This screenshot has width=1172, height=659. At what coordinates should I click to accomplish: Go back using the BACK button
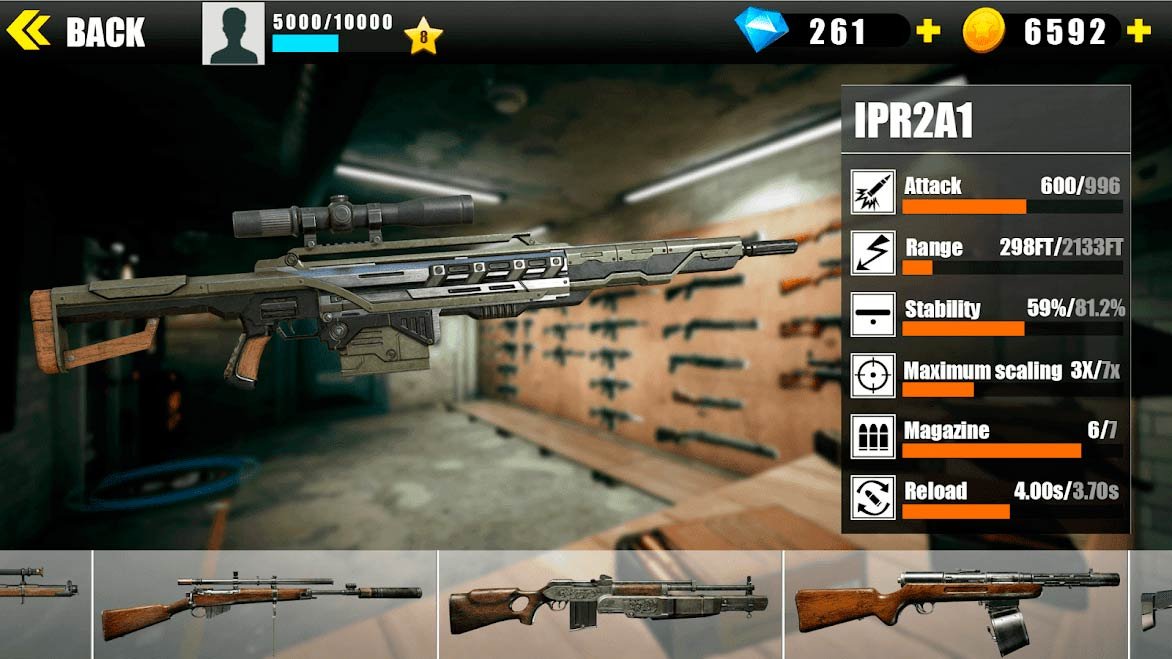[77, 32]
